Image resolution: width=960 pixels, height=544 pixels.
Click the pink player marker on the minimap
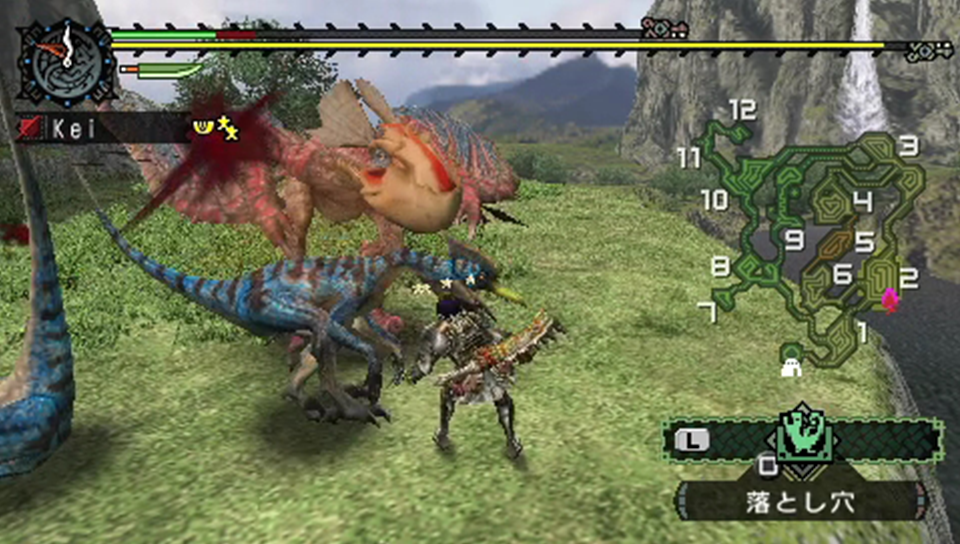pos(889,299)
